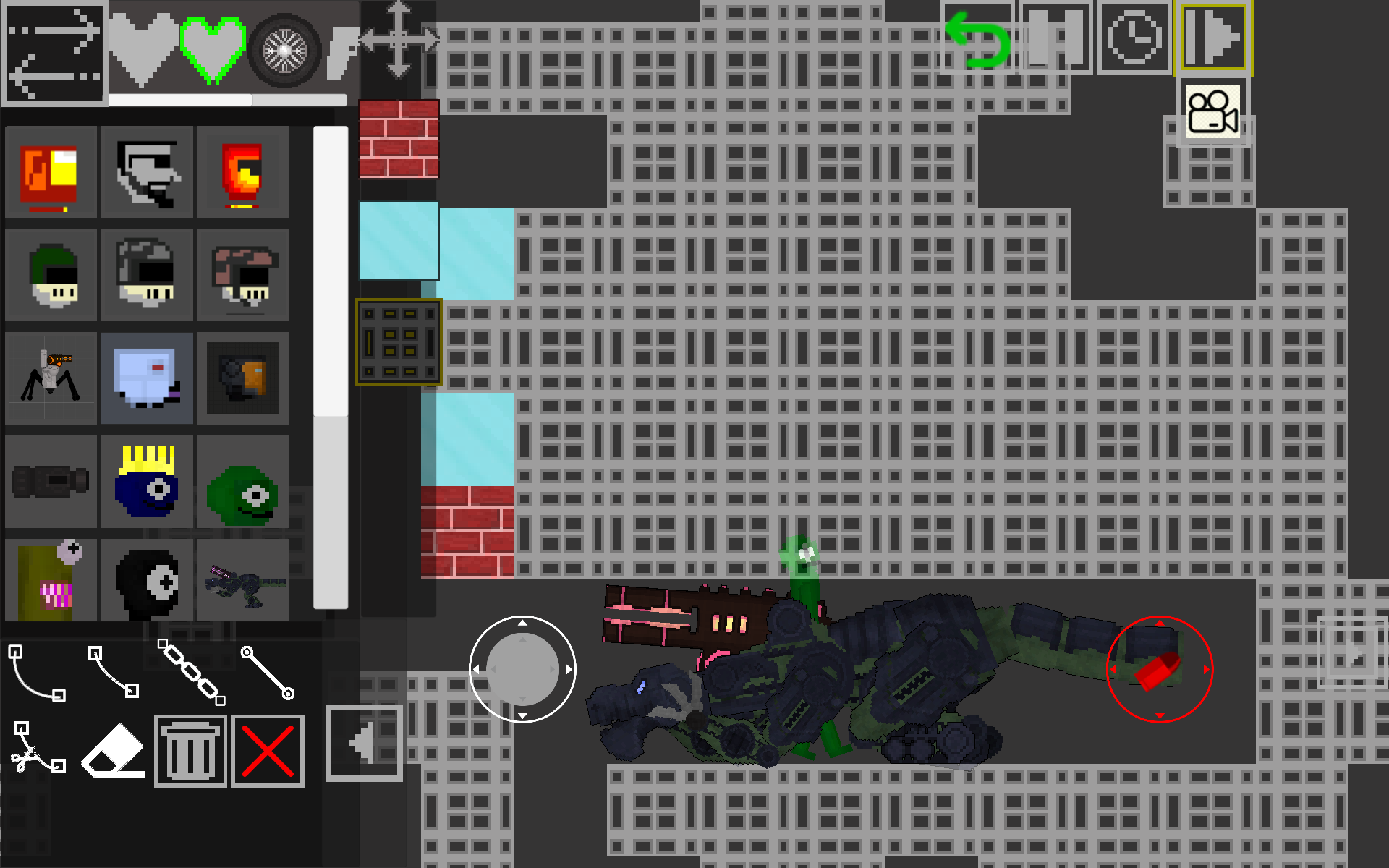
Task: Click the red X cancel button
Action: 268,751
